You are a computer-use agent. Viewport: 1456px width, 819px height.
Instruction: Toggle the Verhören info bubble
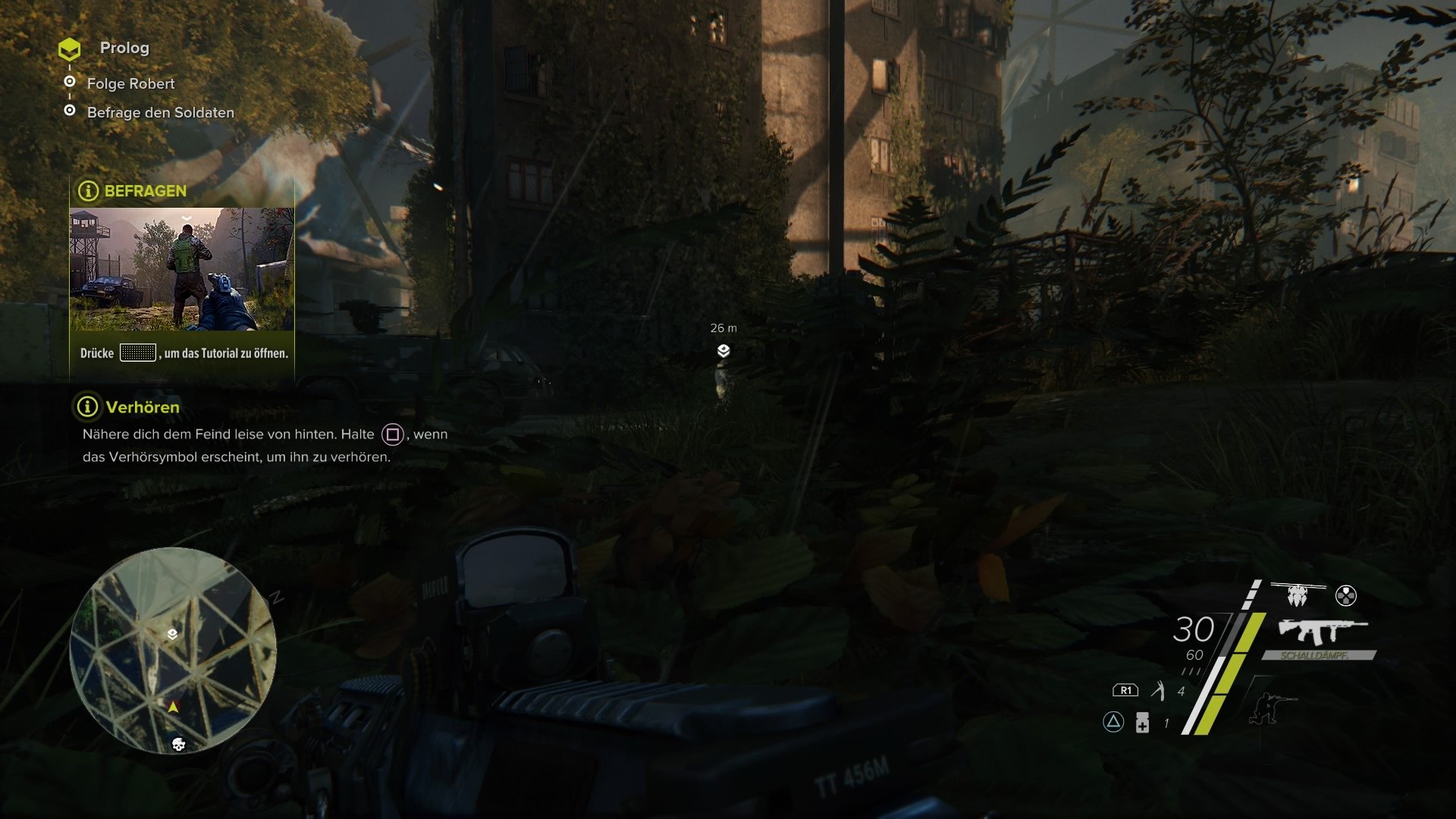87,407
